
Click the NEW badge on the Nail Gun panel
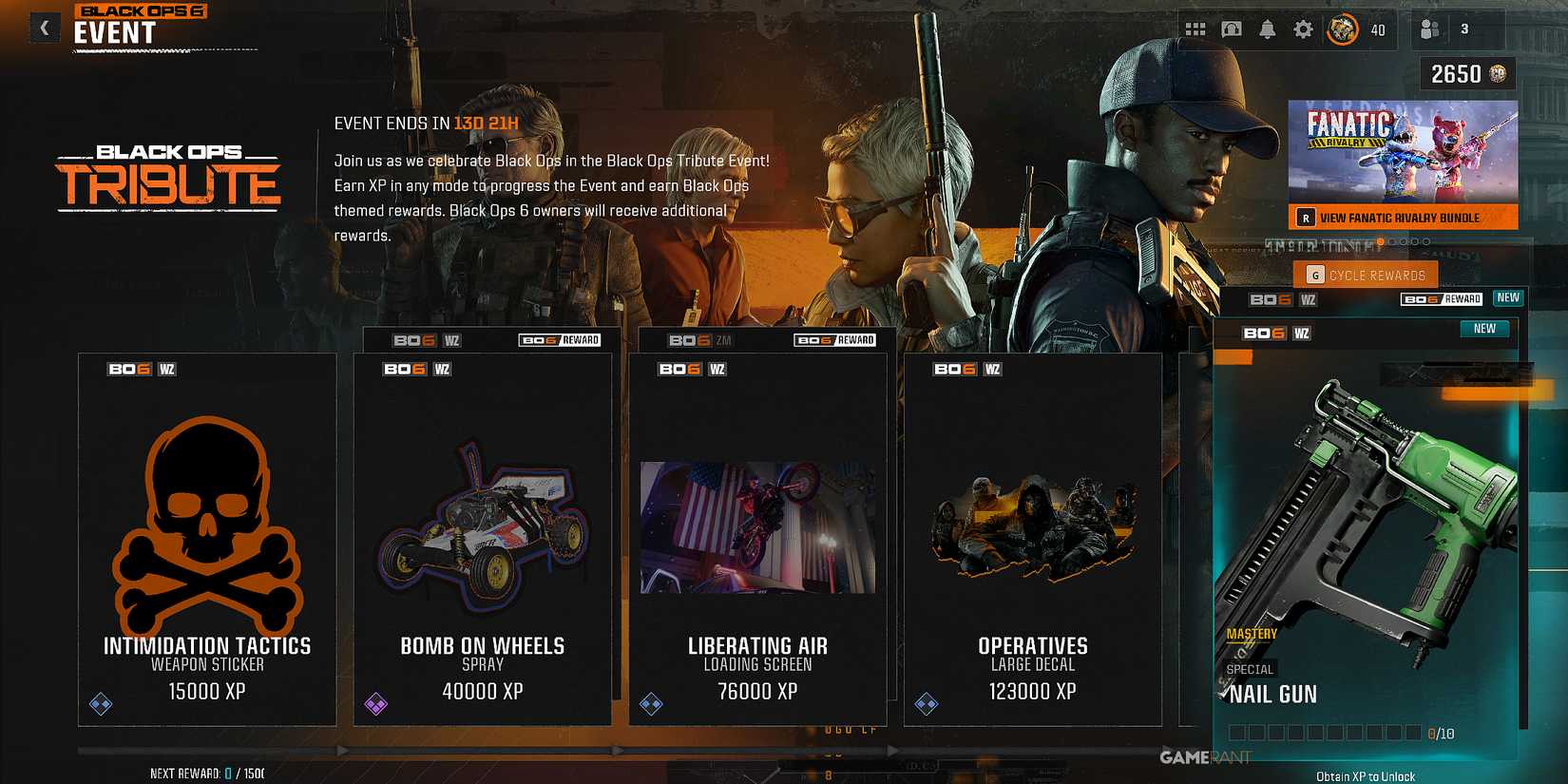(1484, 329)
